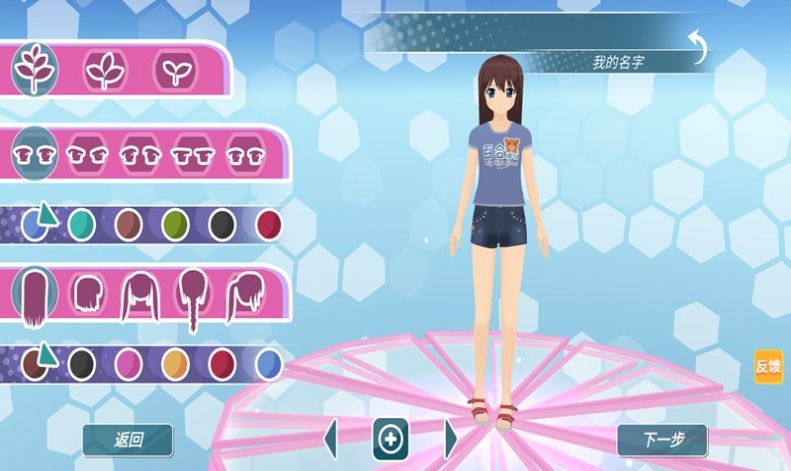
Task: Proceed with the 下一步 button
Action: 661,439
